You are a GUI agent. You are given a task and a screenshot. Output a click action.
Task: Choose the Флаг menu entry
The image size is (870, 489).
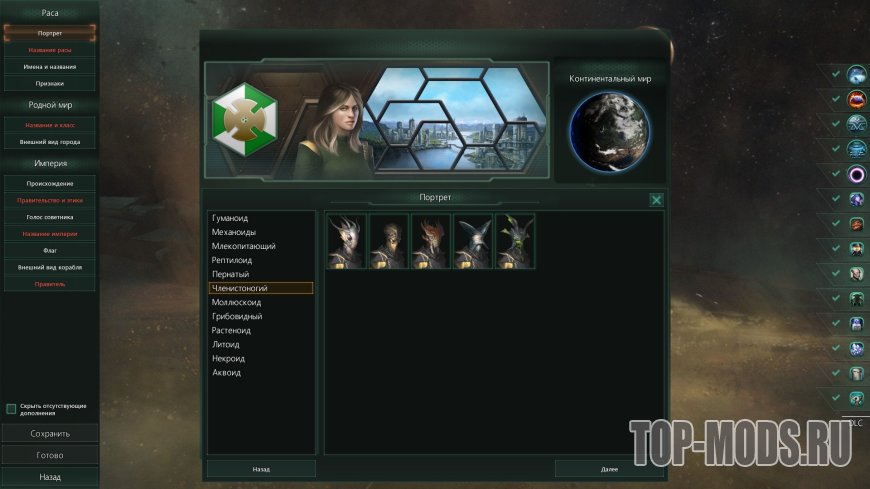point(50,251)
